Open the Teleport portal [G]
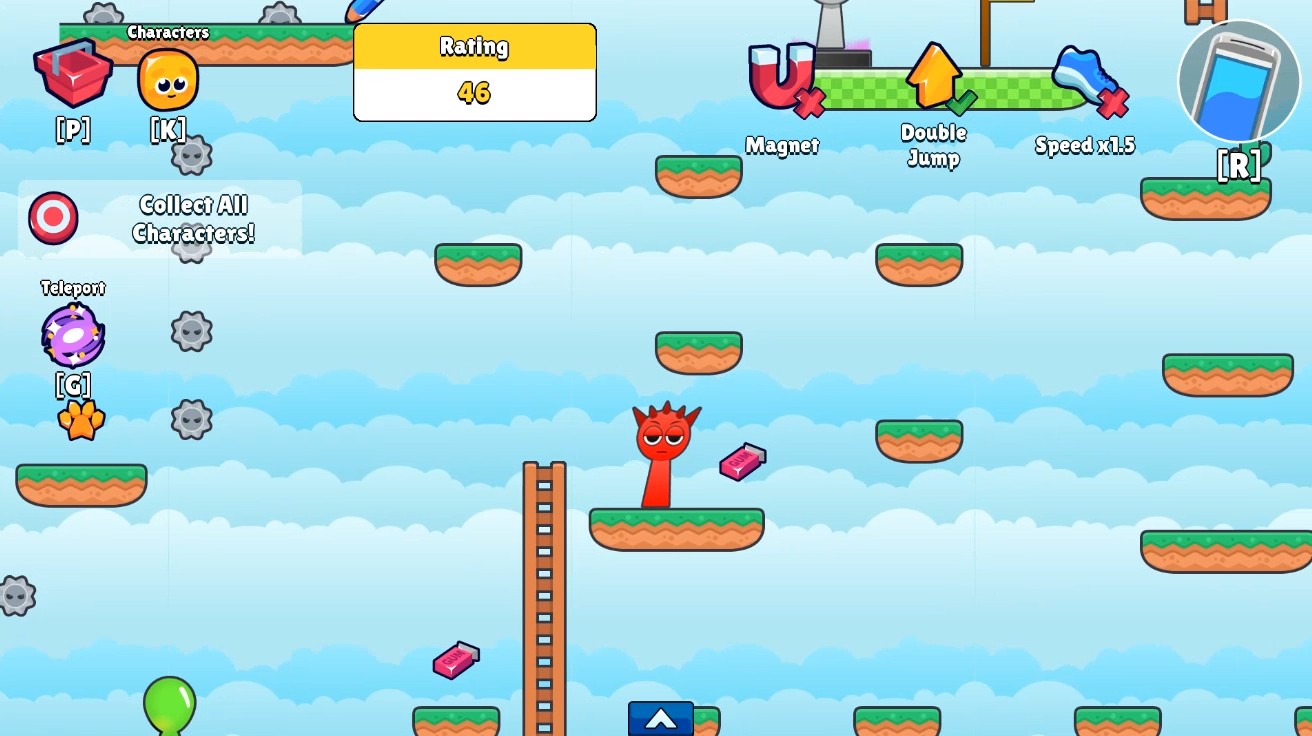 click(x=71, y=333)
